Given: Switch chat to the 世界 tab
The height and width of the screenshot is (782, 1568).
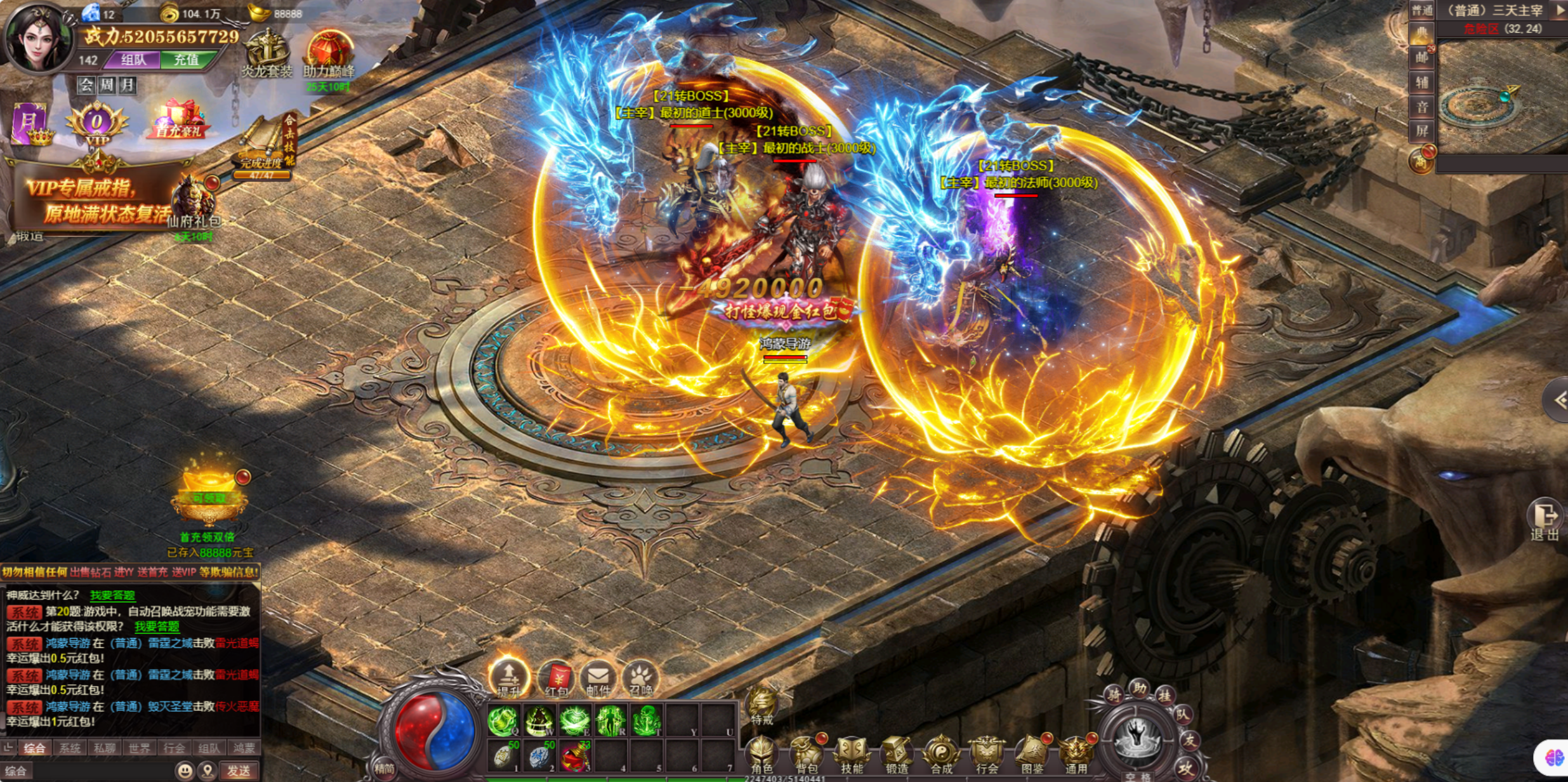Looking at the screenshot, I should (x=139, y=748).
